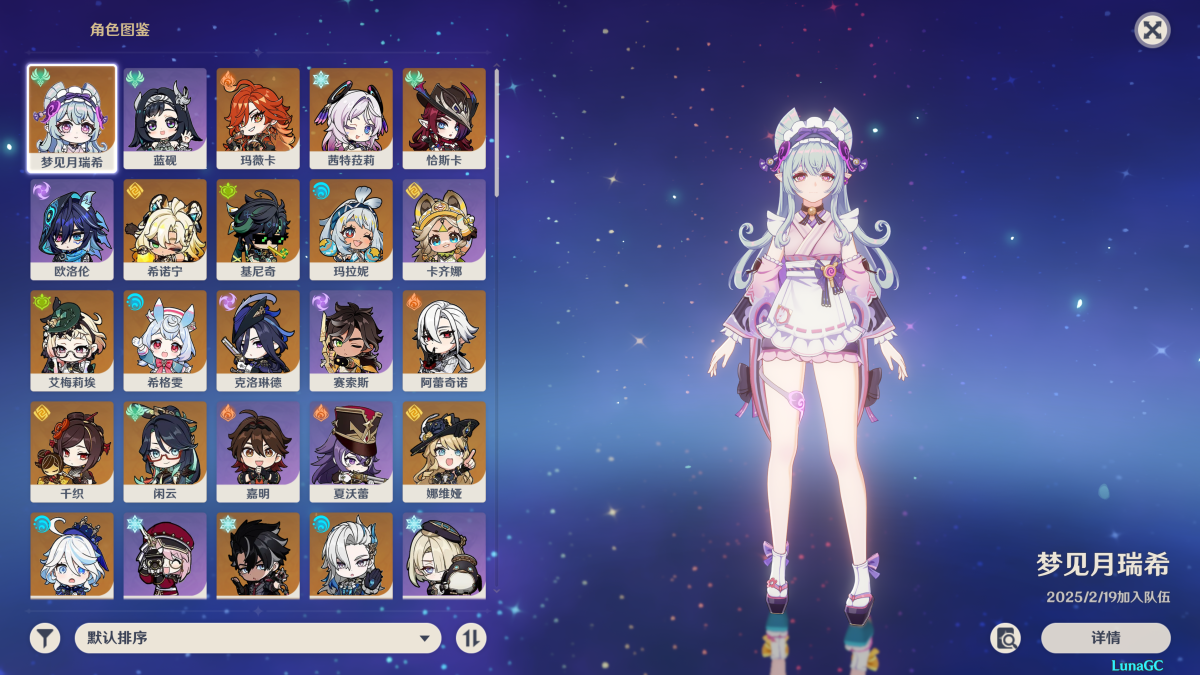Viewport: 1200px width, 675px height.
Task: Select 艾梅莉埃 character card
Action: [x=72, y=339]
